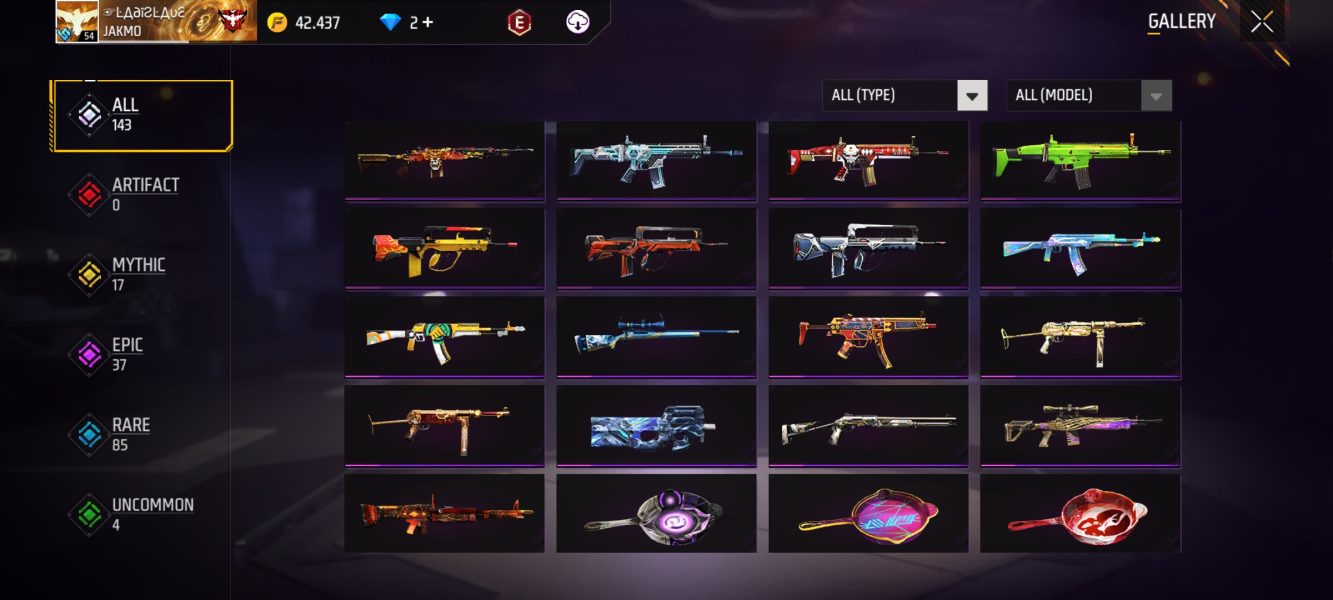Select the pink neon frying pan skin
Screen dimensions: 1333x600
click(x=868, y=512)
